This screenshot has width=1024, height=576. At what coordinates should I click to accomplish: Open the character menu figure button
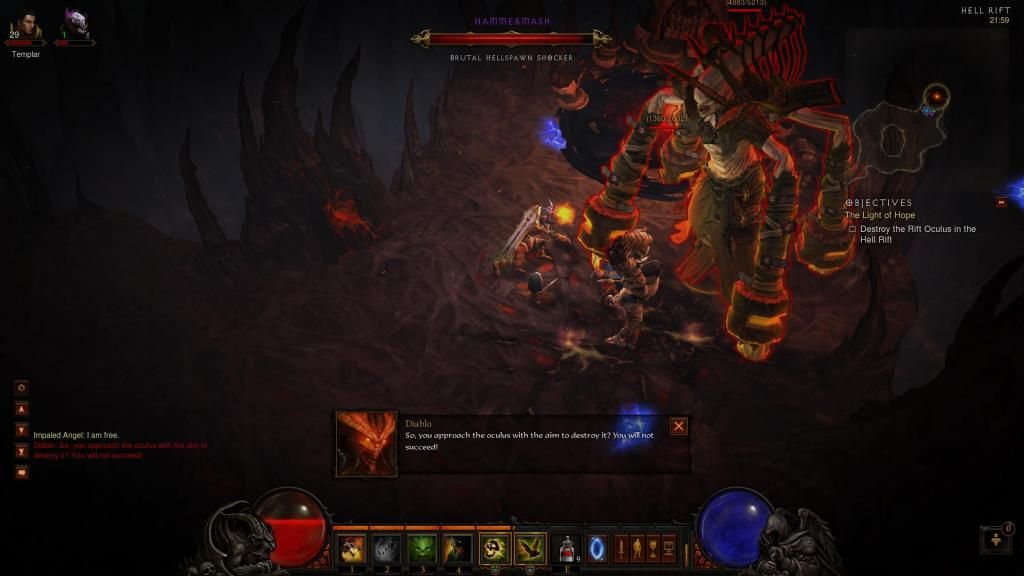[636, 548]
